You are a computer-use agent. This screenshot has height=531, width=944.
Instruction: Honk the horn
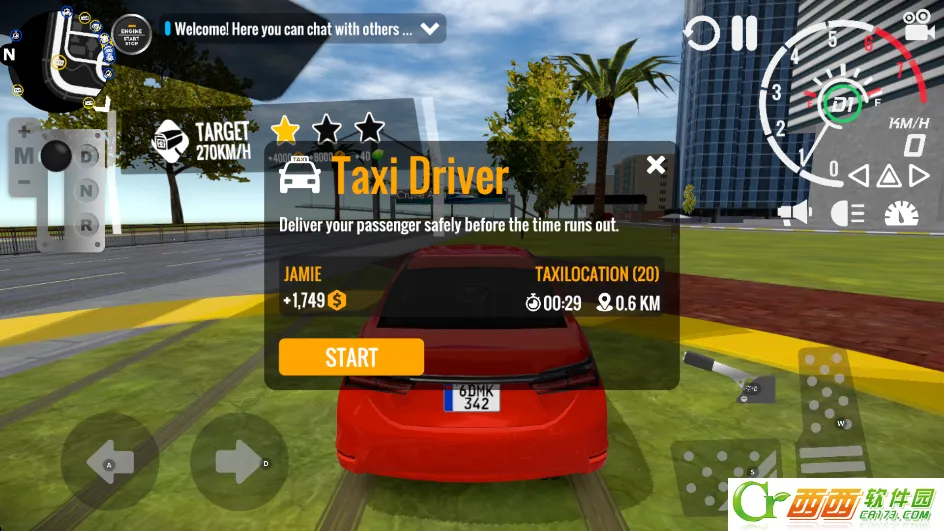tap(795, 213)
